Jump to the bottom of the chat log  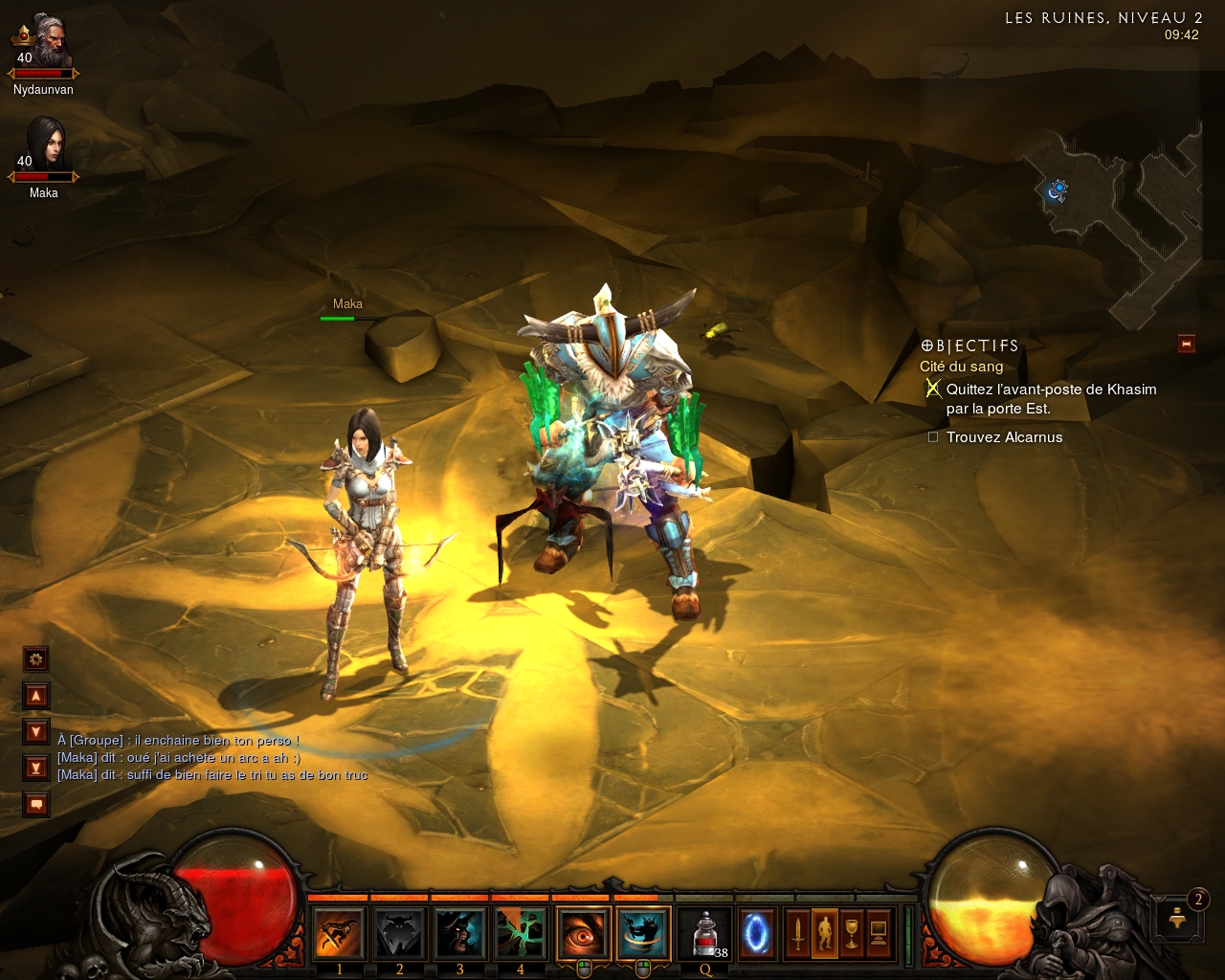pos(36,768)
